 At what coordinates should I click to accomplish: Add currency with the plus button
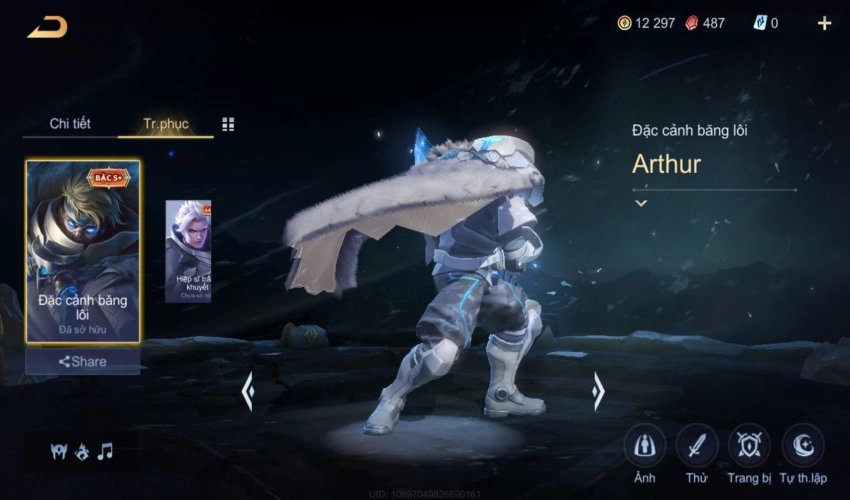tap(824, 23)
